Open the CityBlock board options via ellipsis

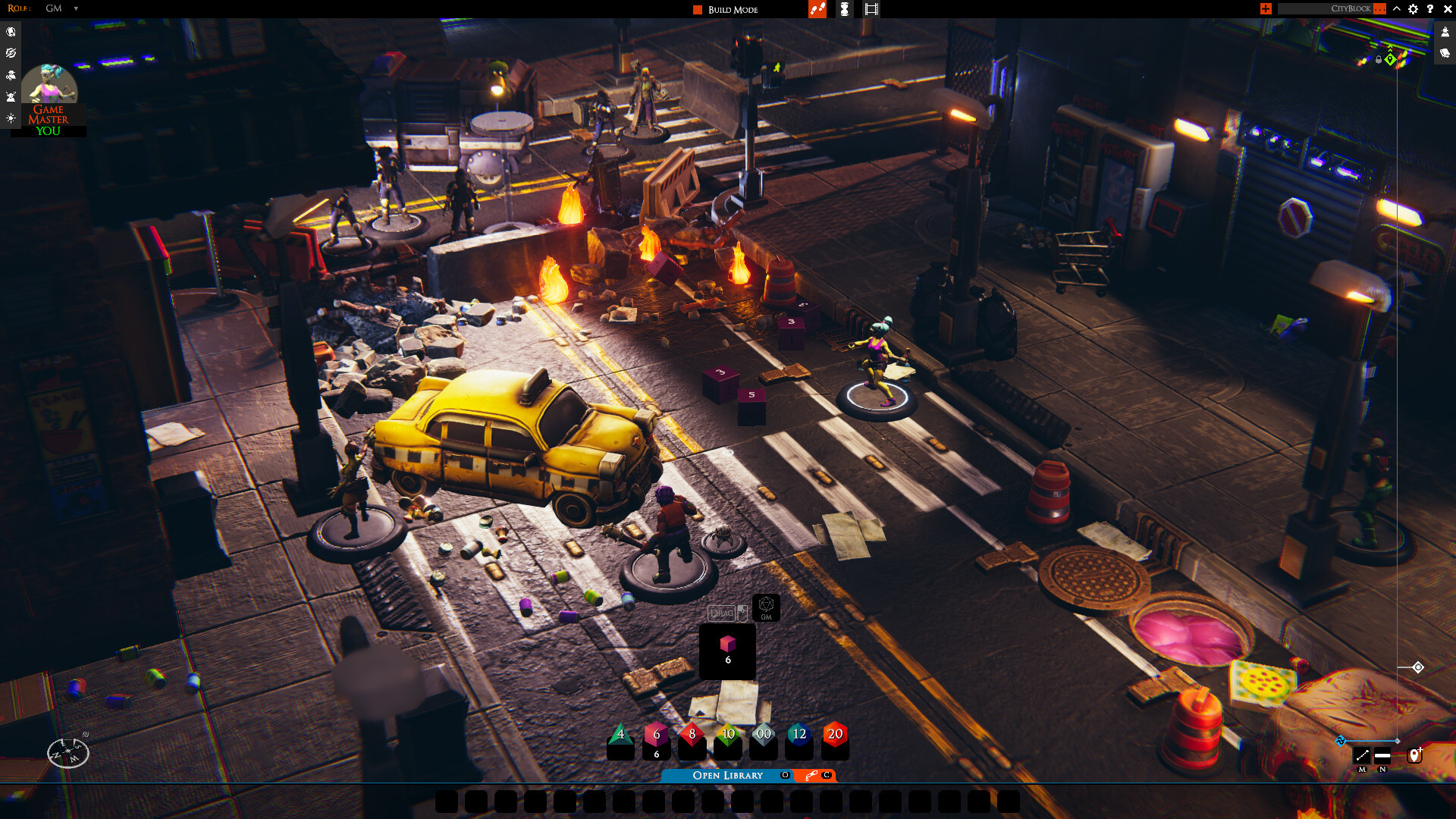point(1380,8)
